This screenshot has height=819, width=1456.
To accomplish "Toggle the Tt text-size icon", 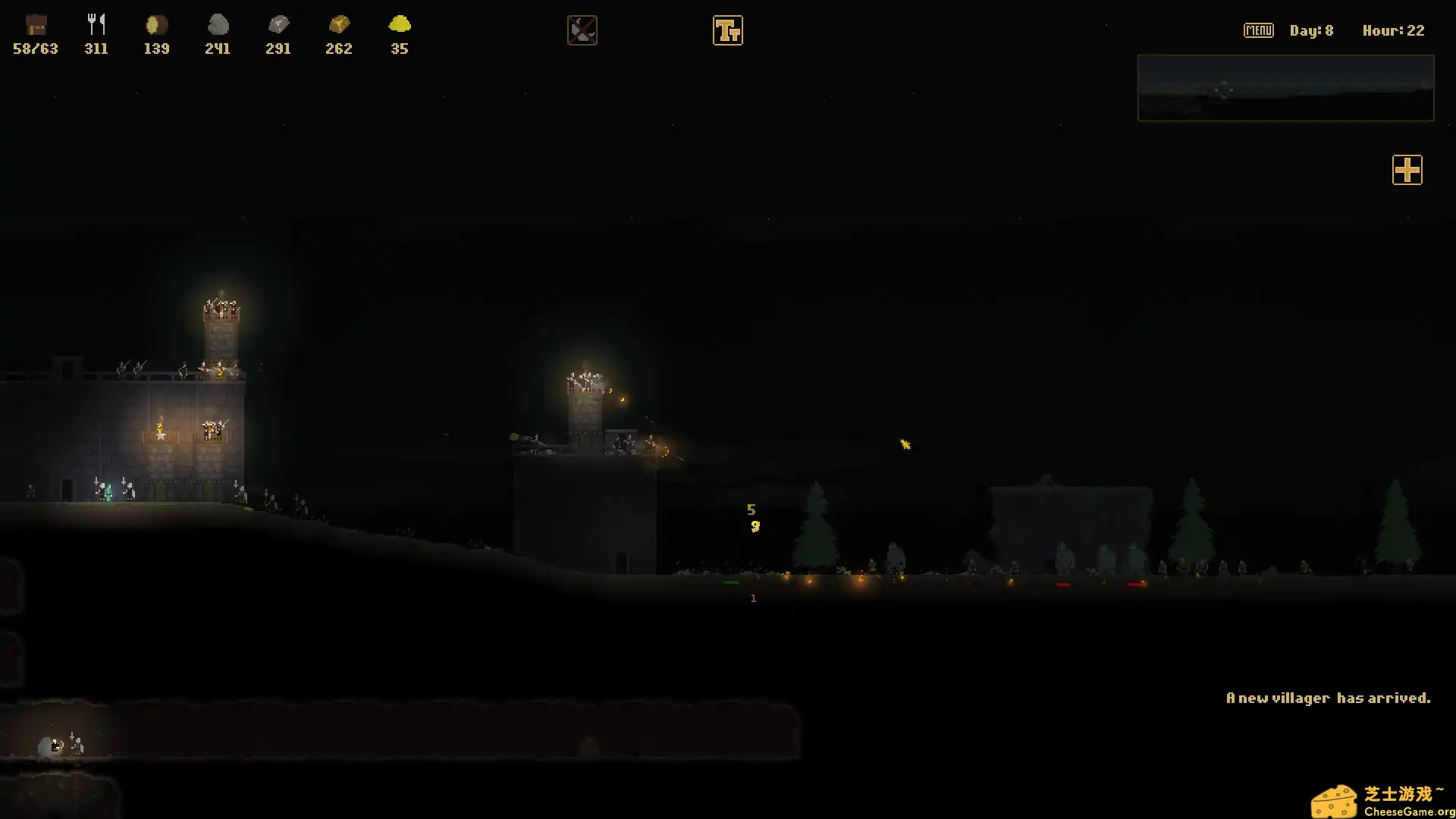I will tap(728, 30).
